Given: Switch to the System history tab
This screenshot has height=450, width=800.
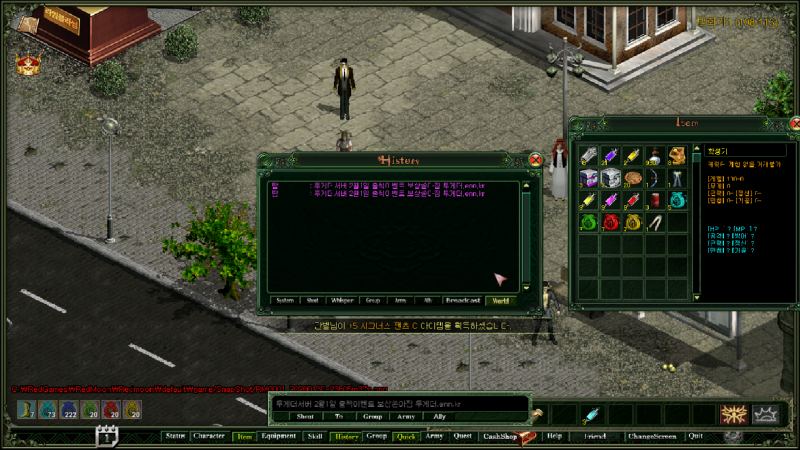Looking at the screenshot, I should (x=285, y=300).
